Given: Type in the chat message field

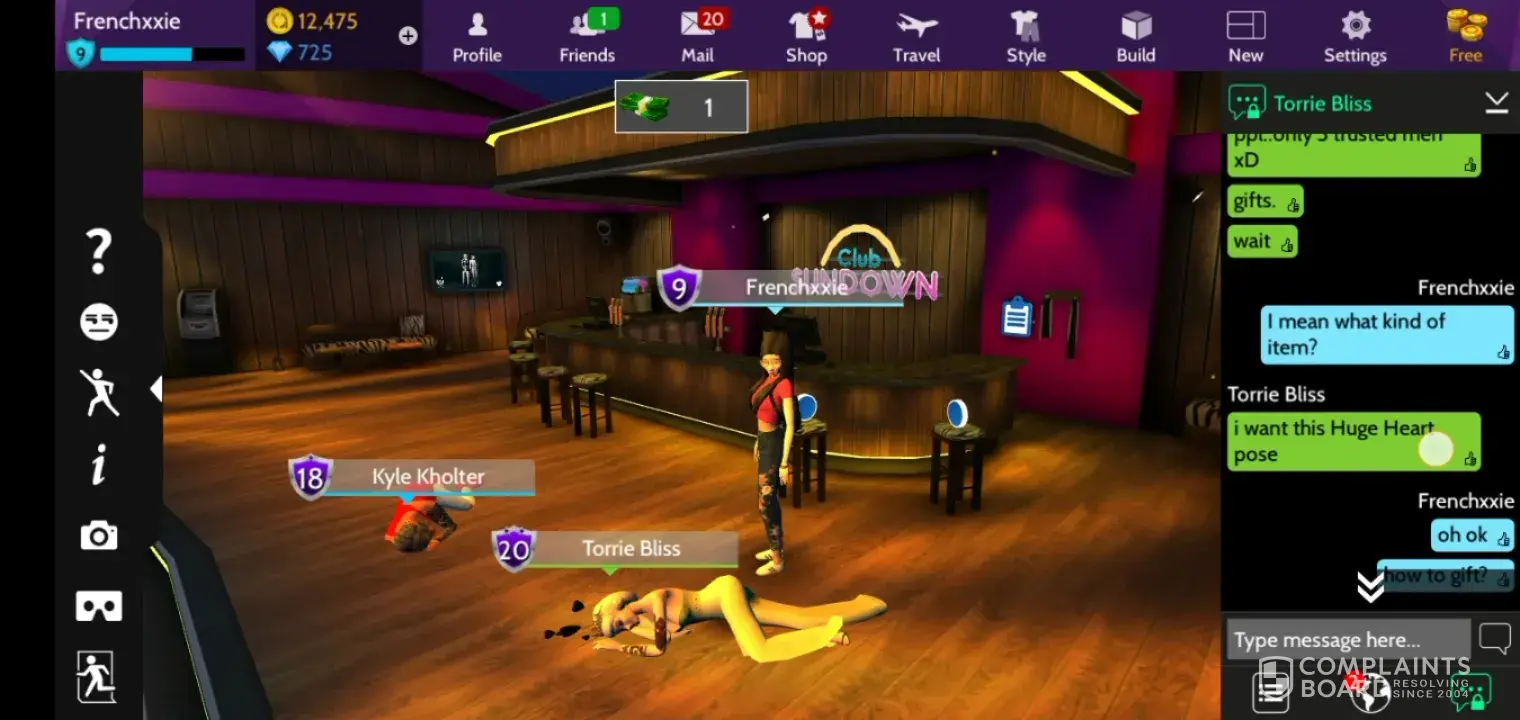Looking at the screenshot, I should [x=1347, y=640].
